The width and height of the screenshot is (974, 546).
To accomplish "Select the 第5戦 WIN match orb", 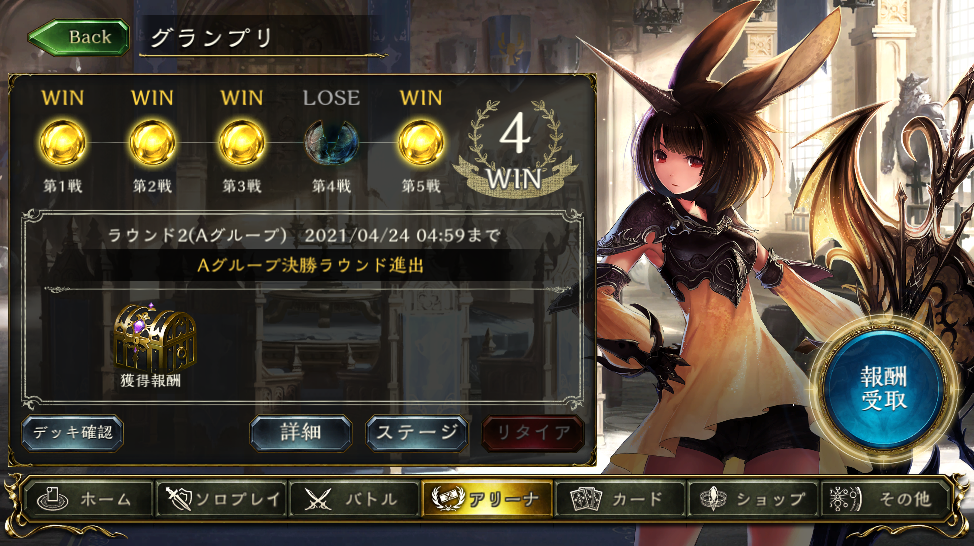I will 421,143.
